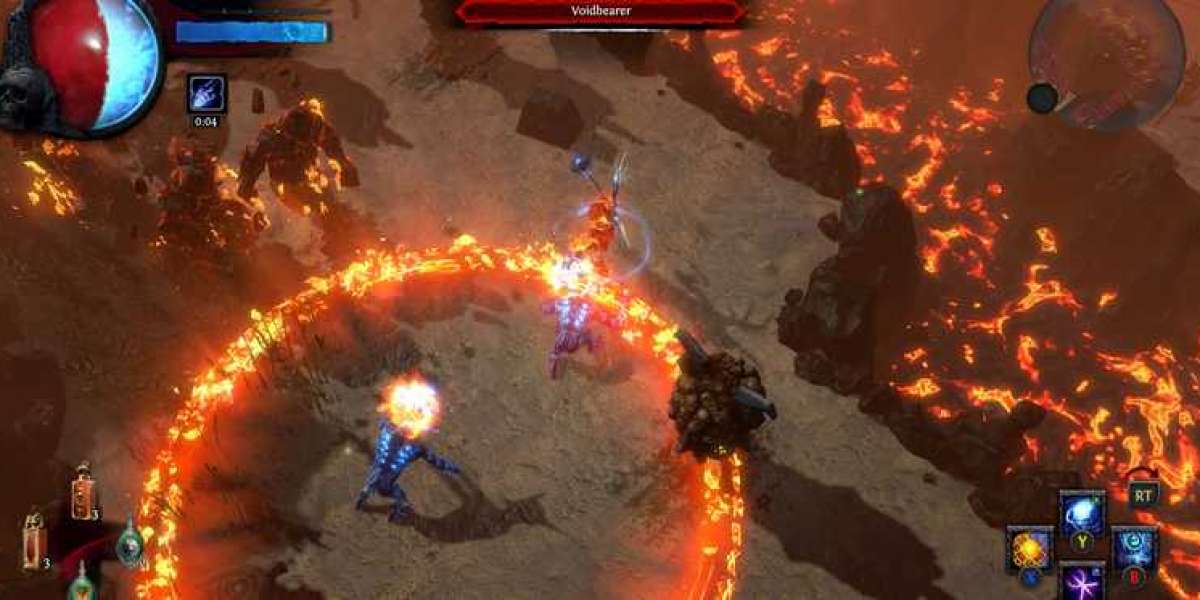
Task: Inspect the blue claw buff icon
Action: click(x=206, y=93)
